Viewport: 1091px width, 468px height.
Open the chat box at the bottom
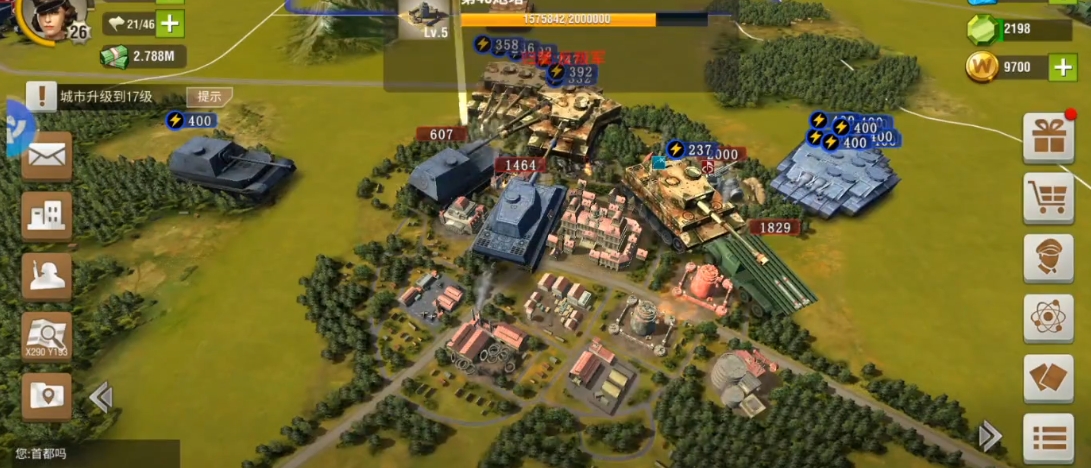(x=90, y=454)
